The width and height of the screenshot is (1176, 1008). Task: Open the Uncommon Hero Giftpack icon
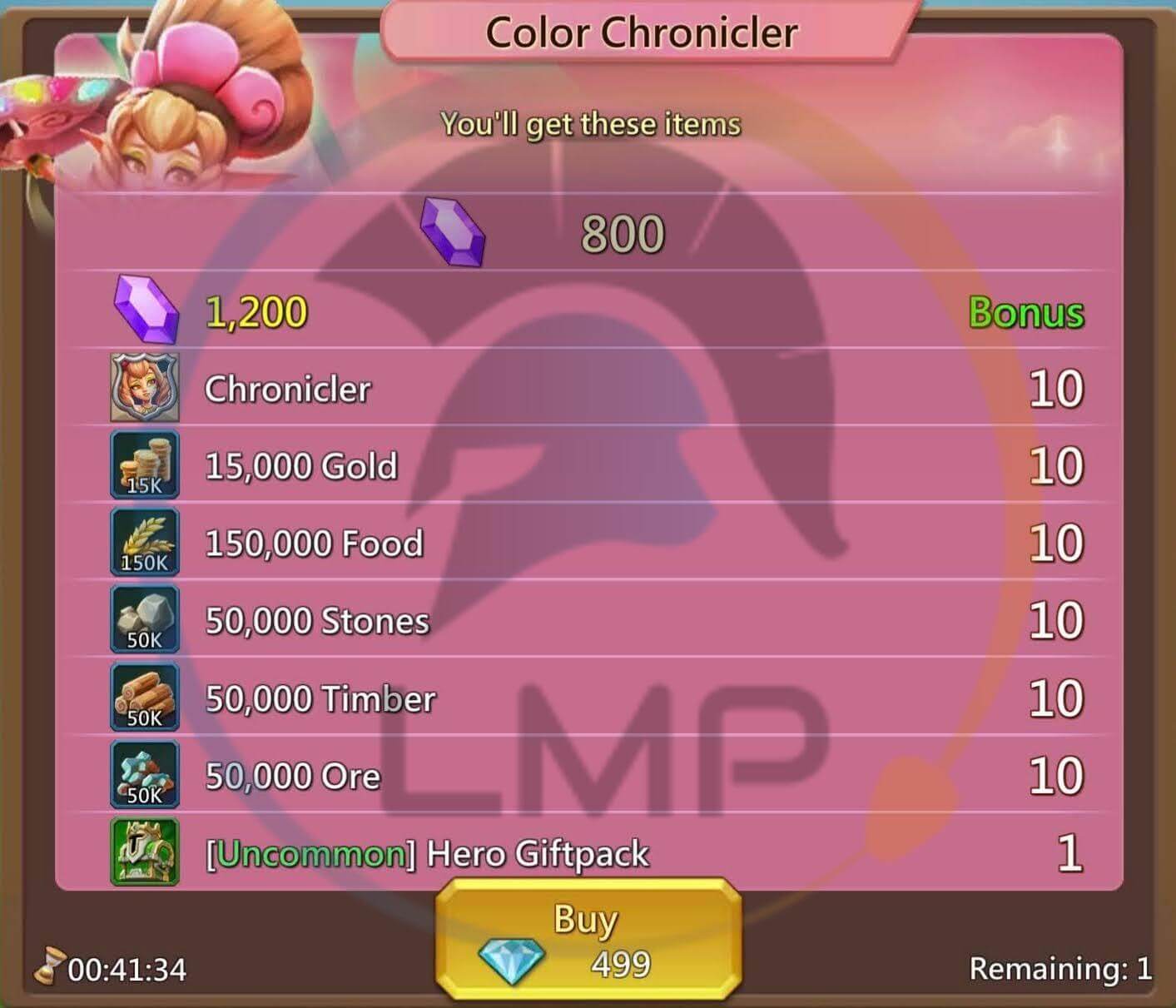coord(143,852)
